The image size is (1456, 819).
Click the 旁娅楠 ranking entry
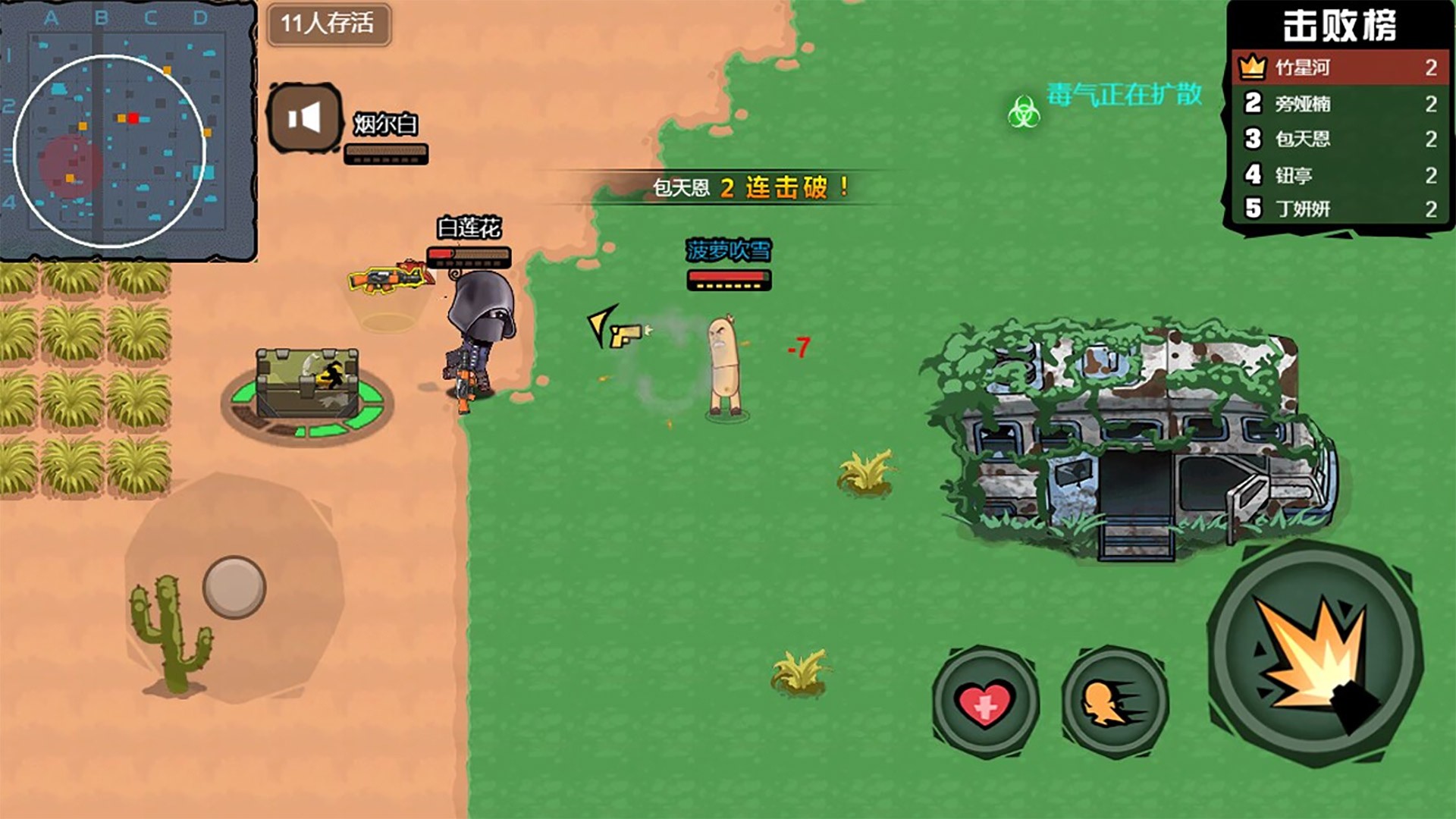click(x=1340, y=103)
